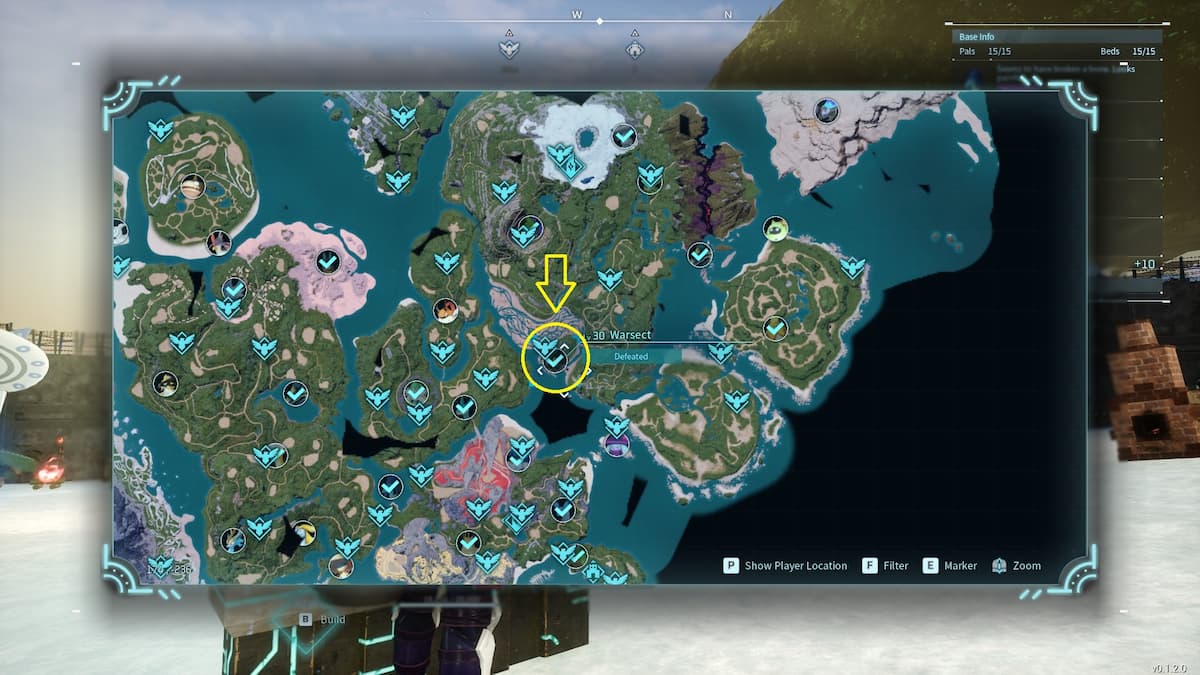Click the defeated checkmark in the east island's center
Screen dimensions: 1200x675
[x=775, y=327]
